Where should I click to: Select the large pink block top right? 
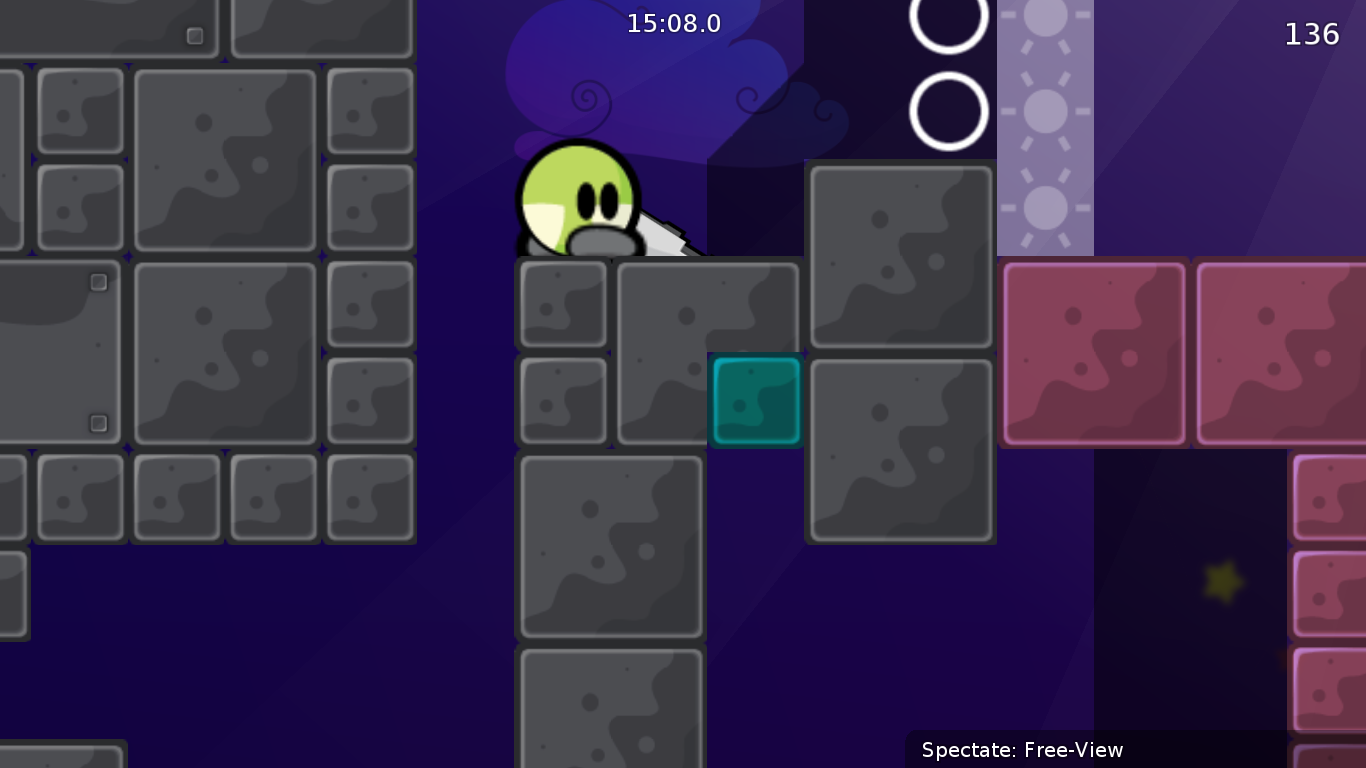1092,351
